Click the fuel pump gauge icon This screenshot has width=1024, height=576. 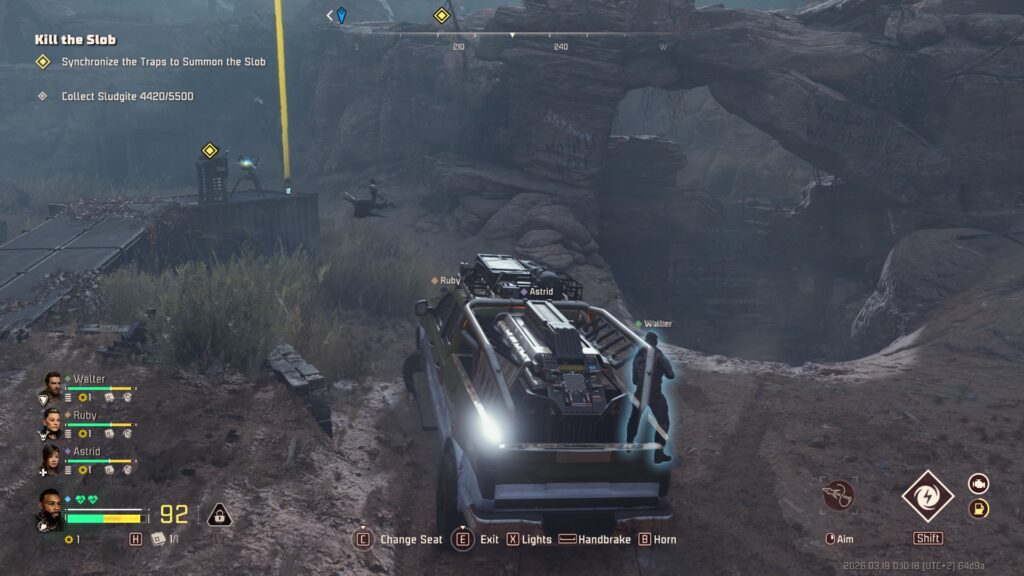[978, 509]
